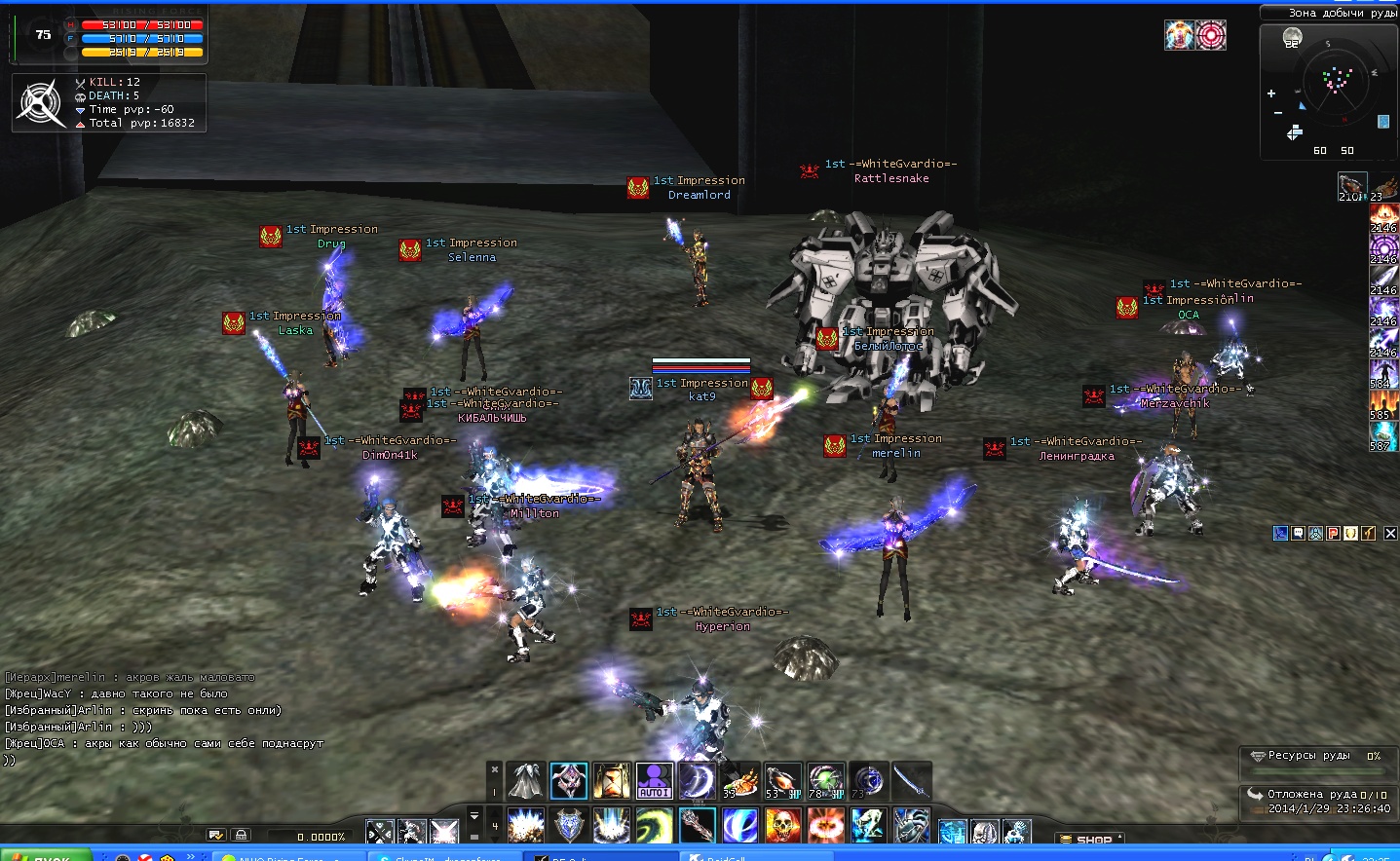Zoom out the minimap with minus
1400x861 pixels.
1278,113
